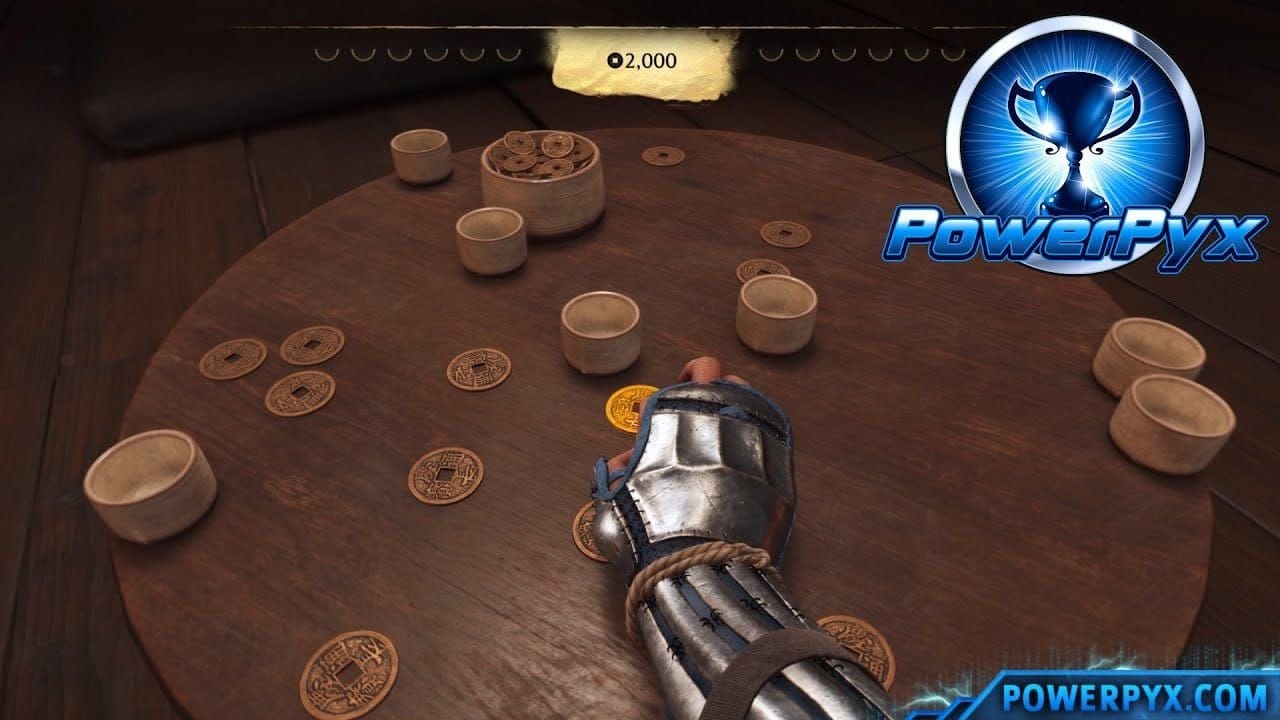1280x720 pixels.
Task: Reveal the upright cup near the hand
Action: pyautogui.click(x=598, y=325)
